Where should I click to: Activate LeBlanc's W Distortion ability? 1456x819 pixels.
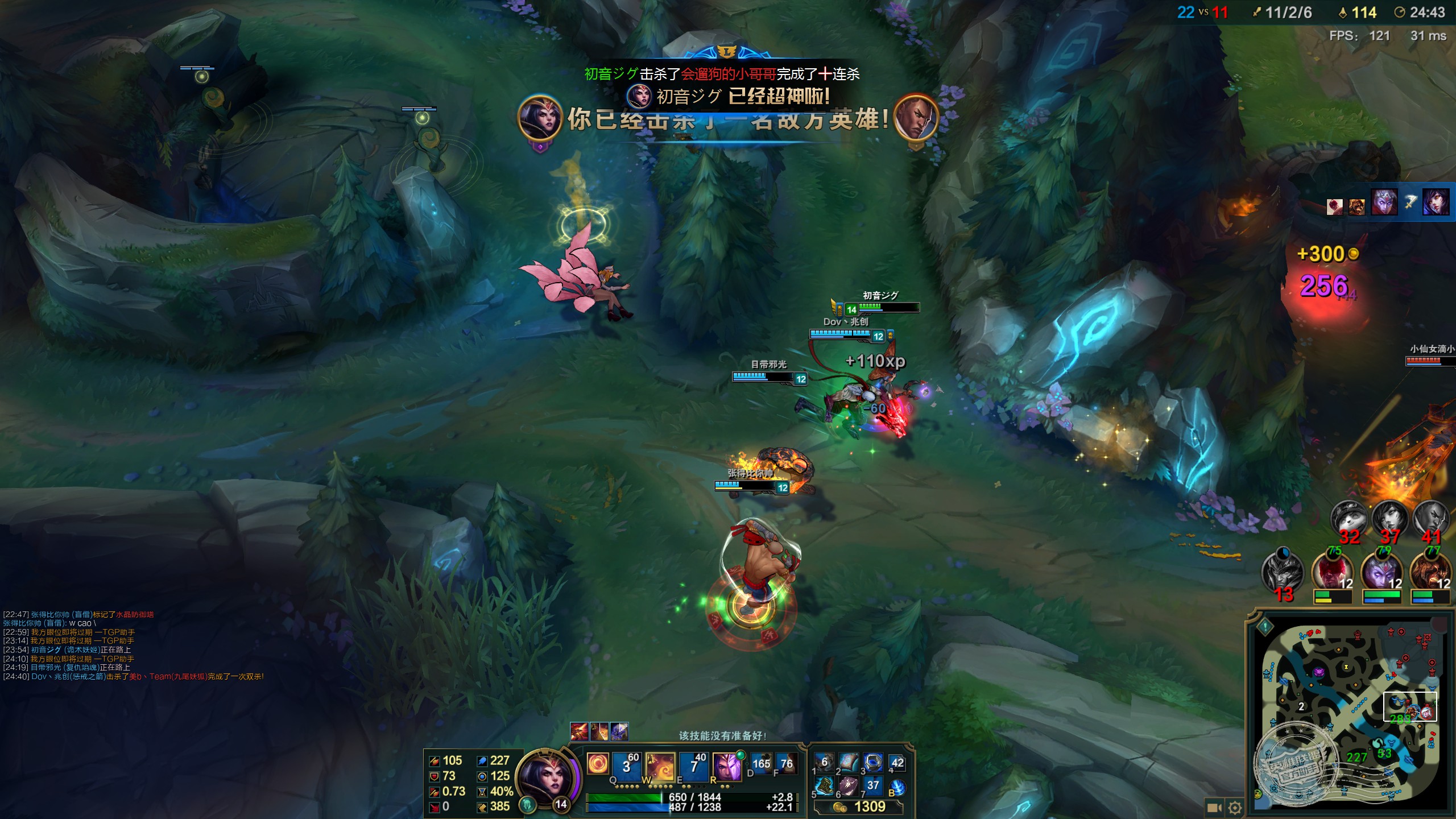point(660,766)
